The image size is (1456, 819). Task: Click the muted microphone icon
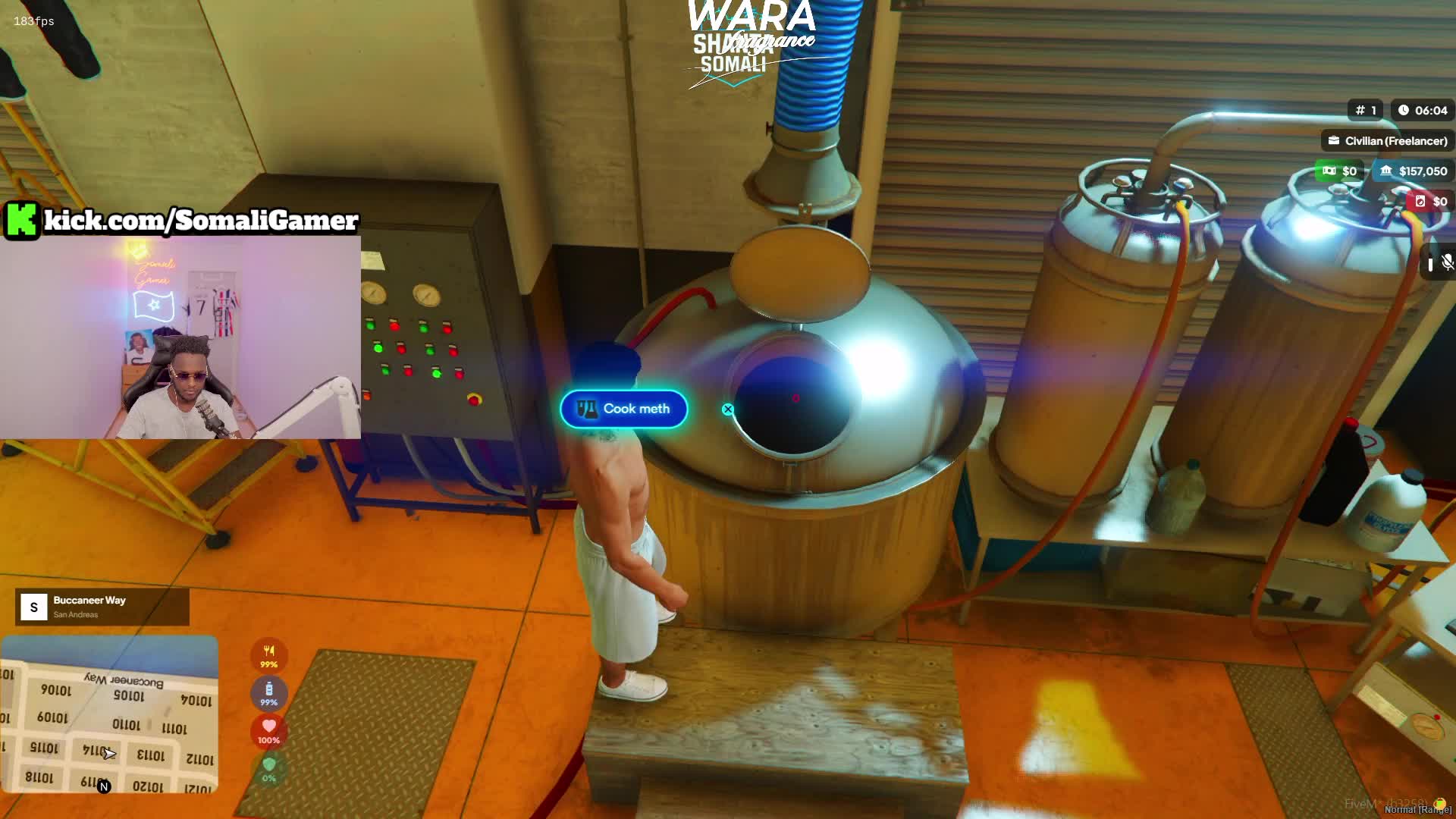click(1447, 262)
